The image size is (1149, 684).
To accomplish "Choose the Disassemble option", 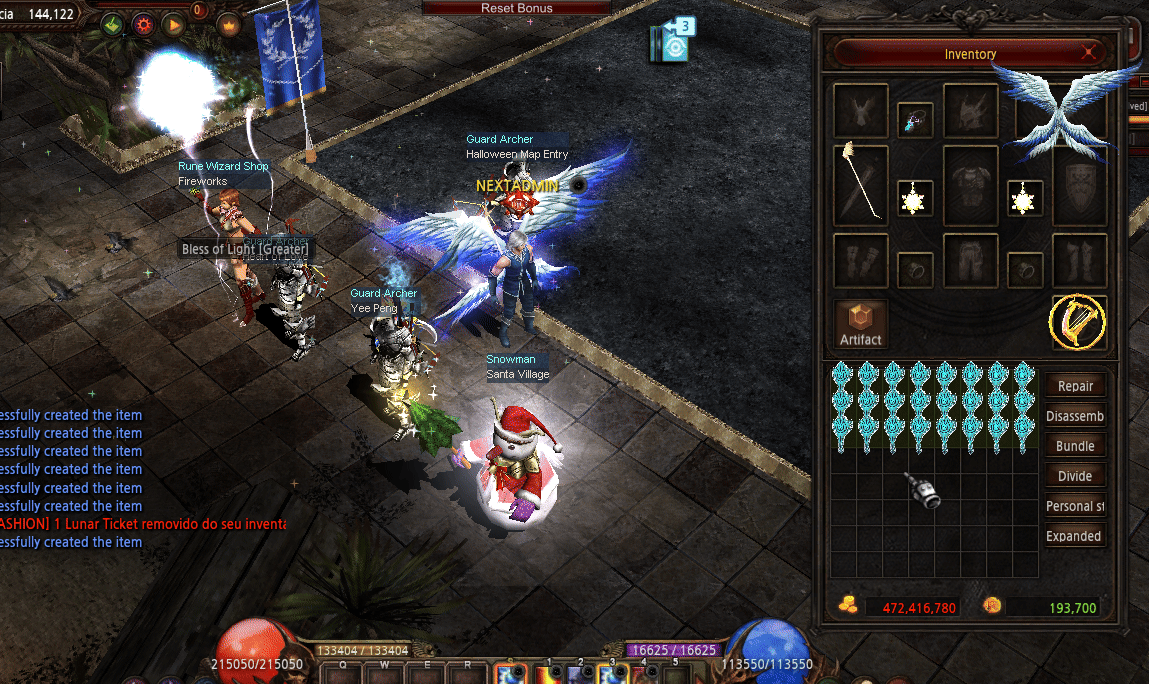I will point(1075,416).
